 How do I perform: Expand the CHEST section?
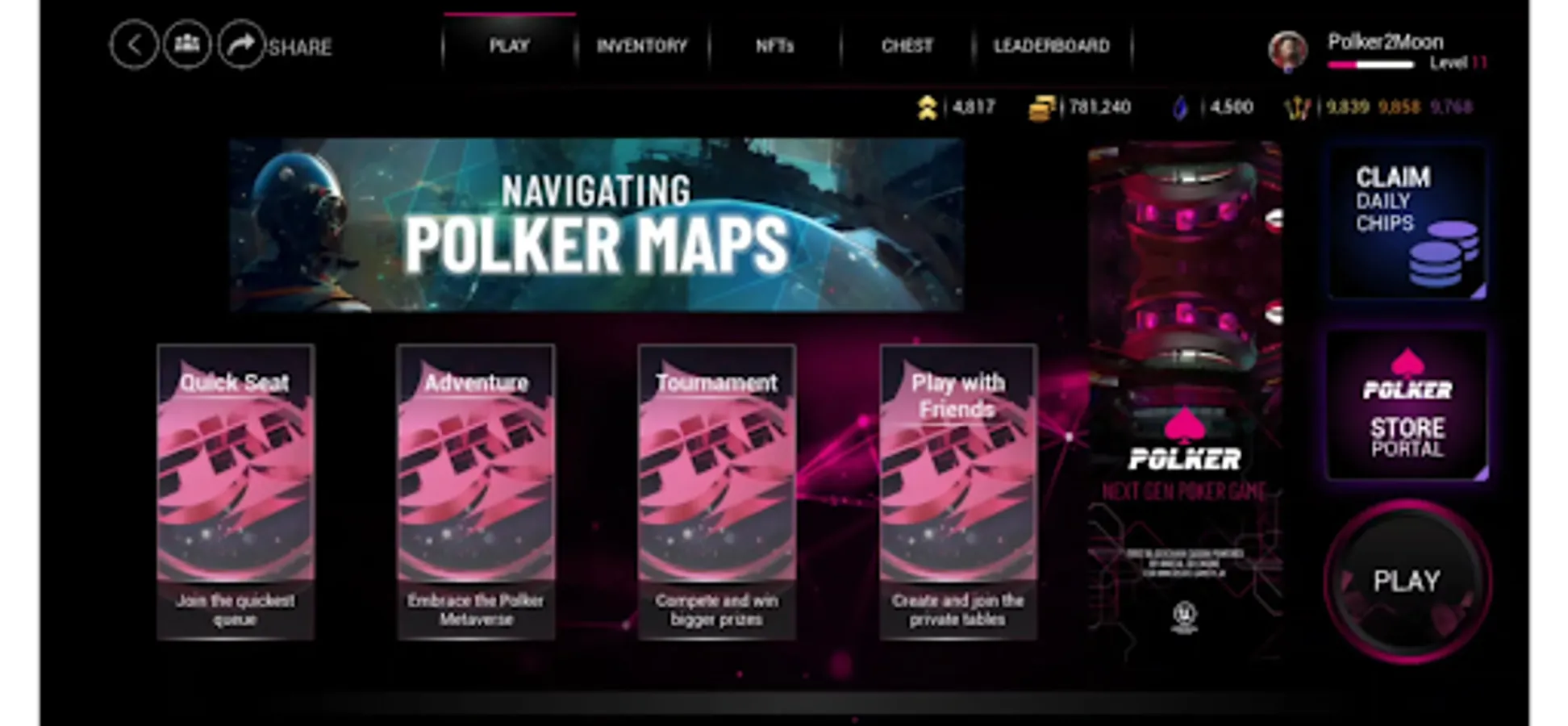[907, 46]
